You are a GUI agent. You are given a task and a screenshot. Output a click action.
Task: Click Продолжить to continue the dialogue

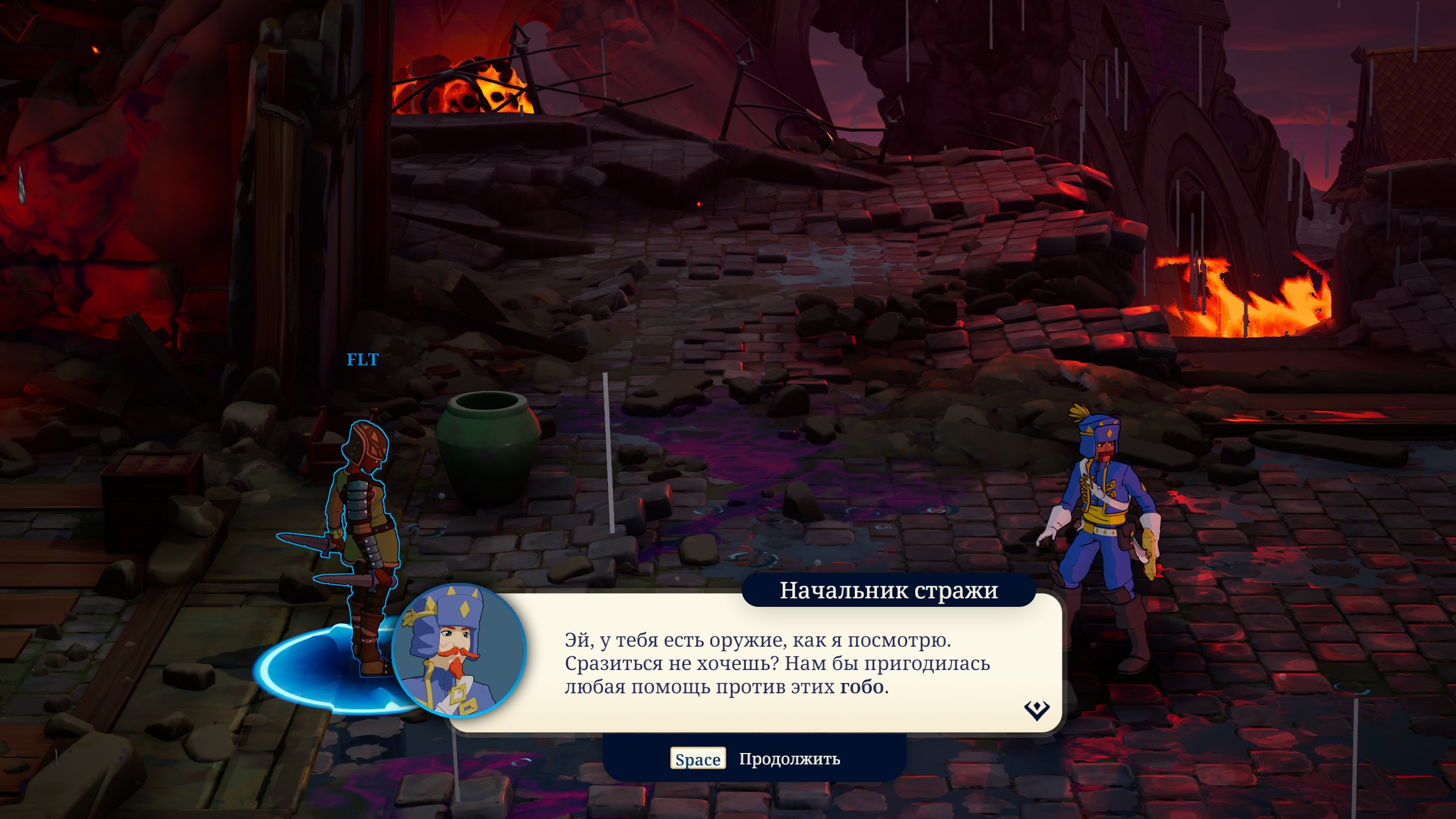[788, 759]
